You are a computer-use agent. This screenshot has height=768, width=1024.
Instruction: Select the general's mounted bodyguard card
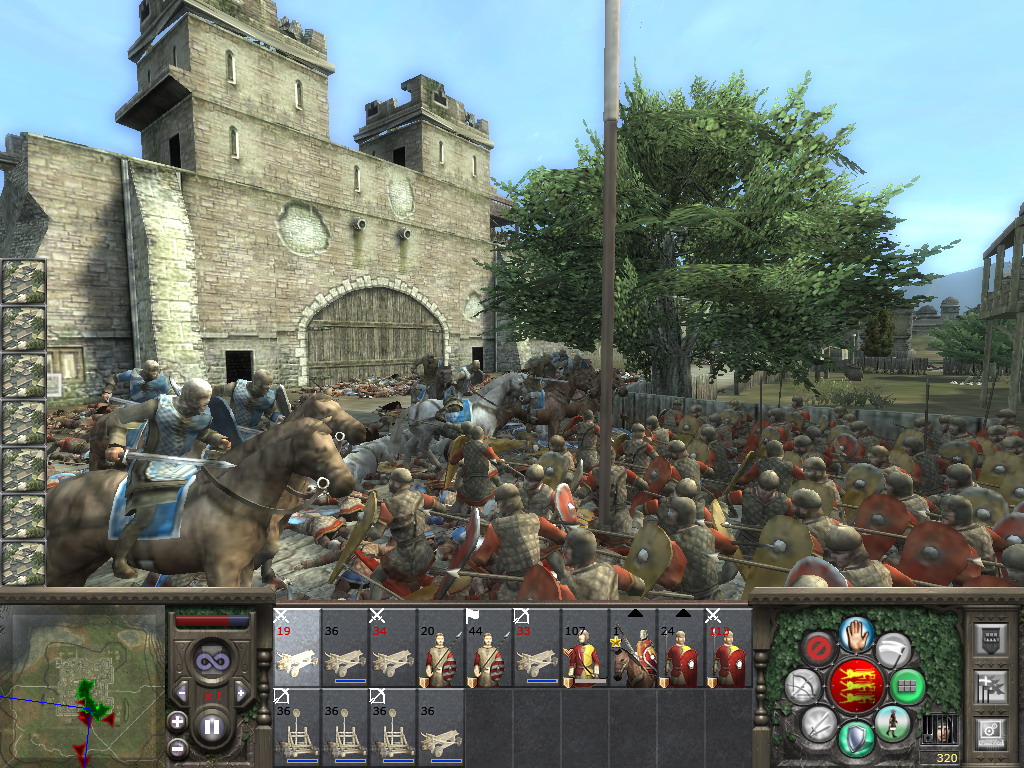click(633, 648)
